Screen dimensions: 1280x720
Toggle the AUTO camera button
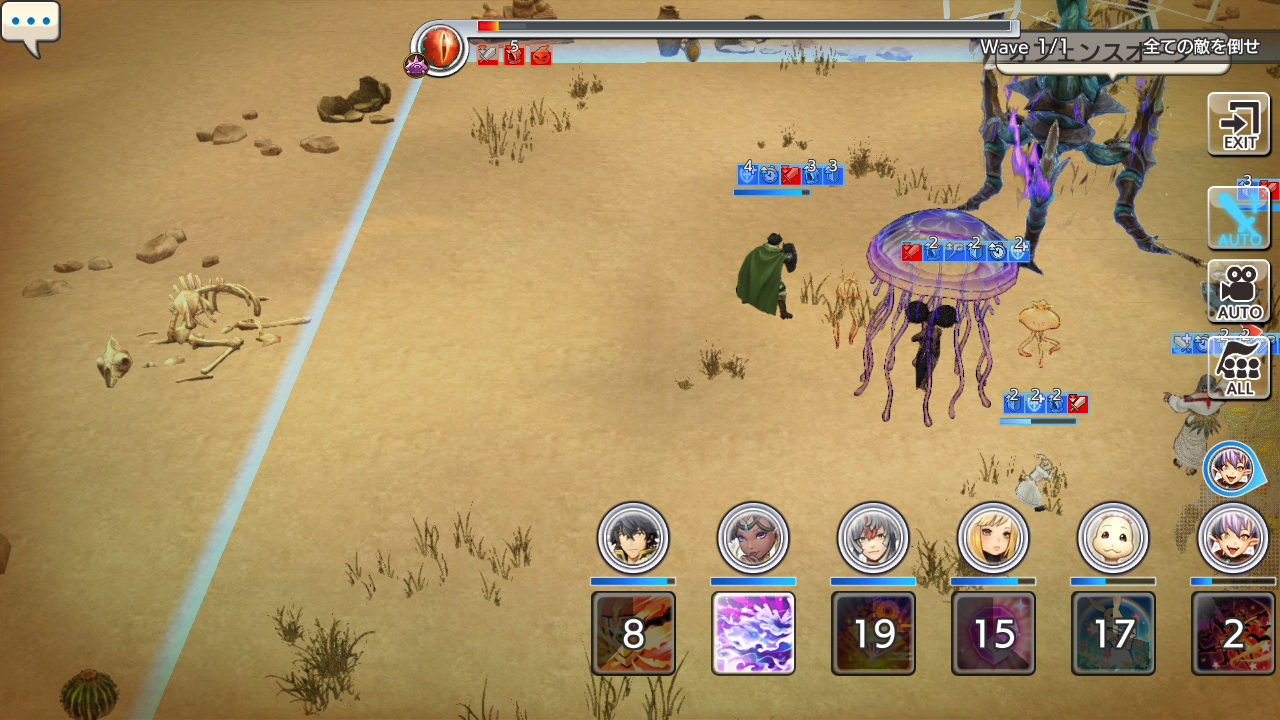click(1239, 291)
